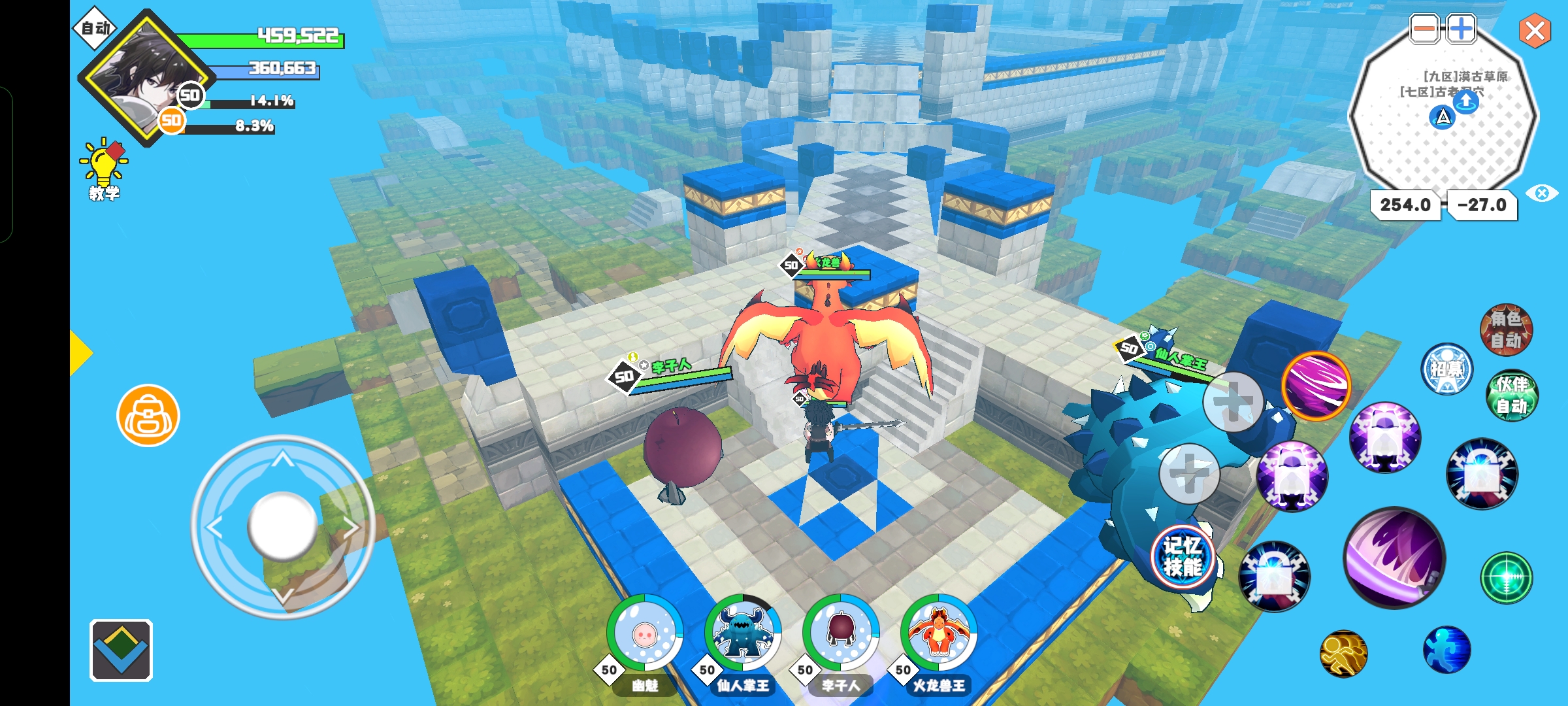Use the golden running figure skill
The width and height of the screenshot is (1568, 706).
coord(1343,653)
